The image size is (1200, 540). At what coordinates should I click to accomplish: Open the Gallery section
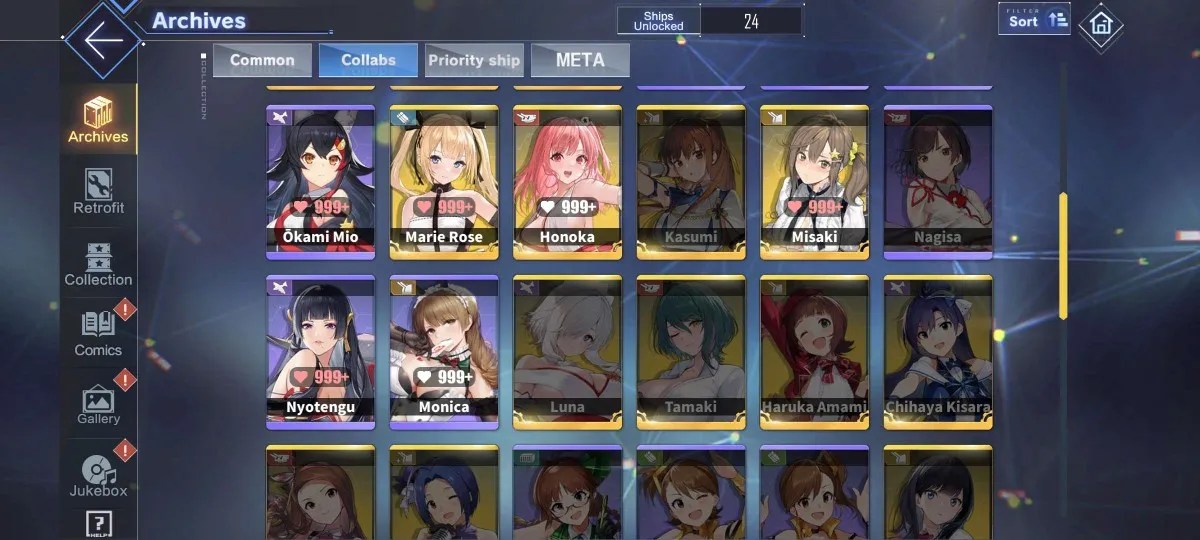(x=99, y=404)
